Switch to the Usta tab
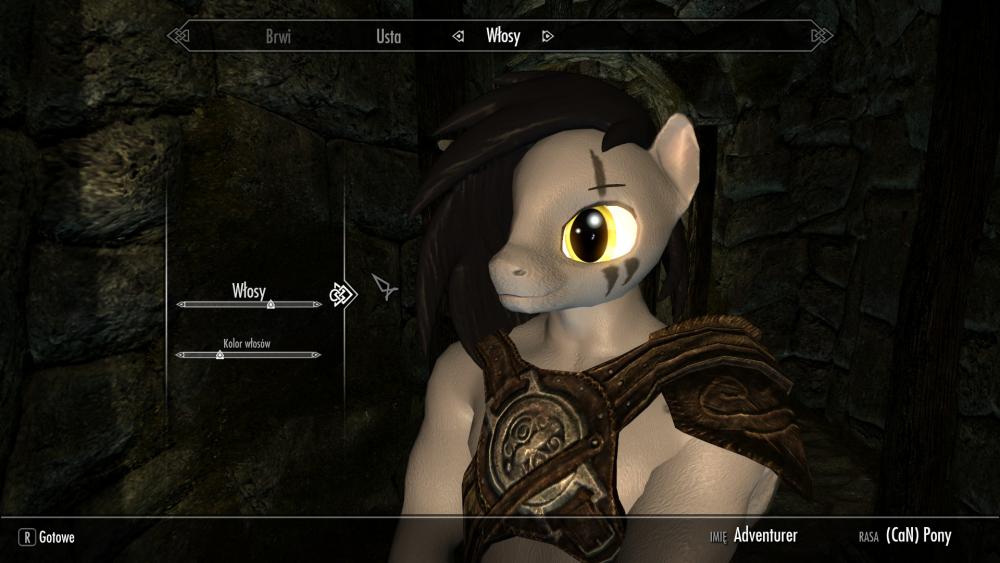The height and width of the screenshot is (563, 1000). (388, 37)
